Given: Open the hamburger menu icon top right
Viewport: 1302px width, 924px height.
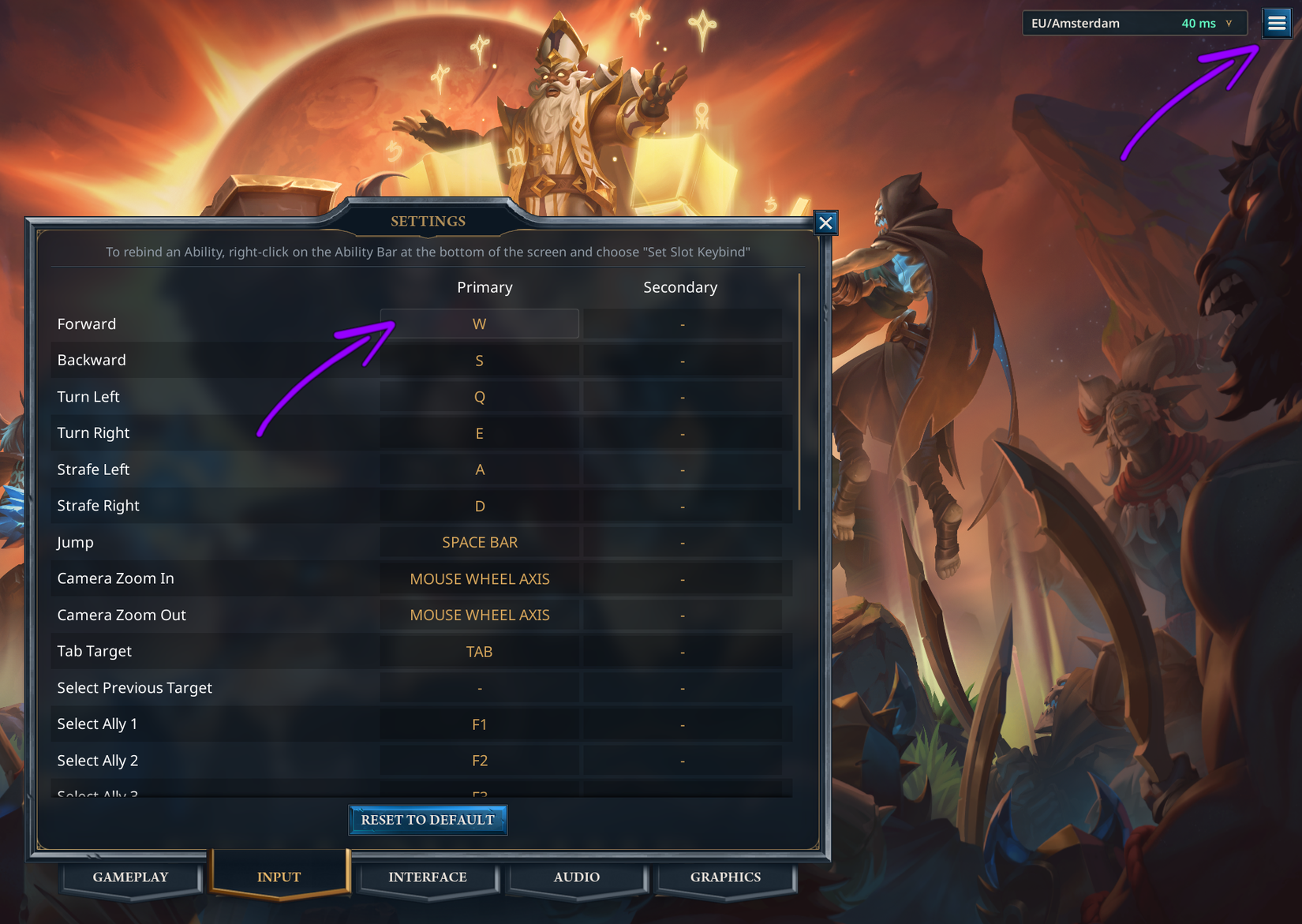Looking at the screenshot, I should point(1277,23).
